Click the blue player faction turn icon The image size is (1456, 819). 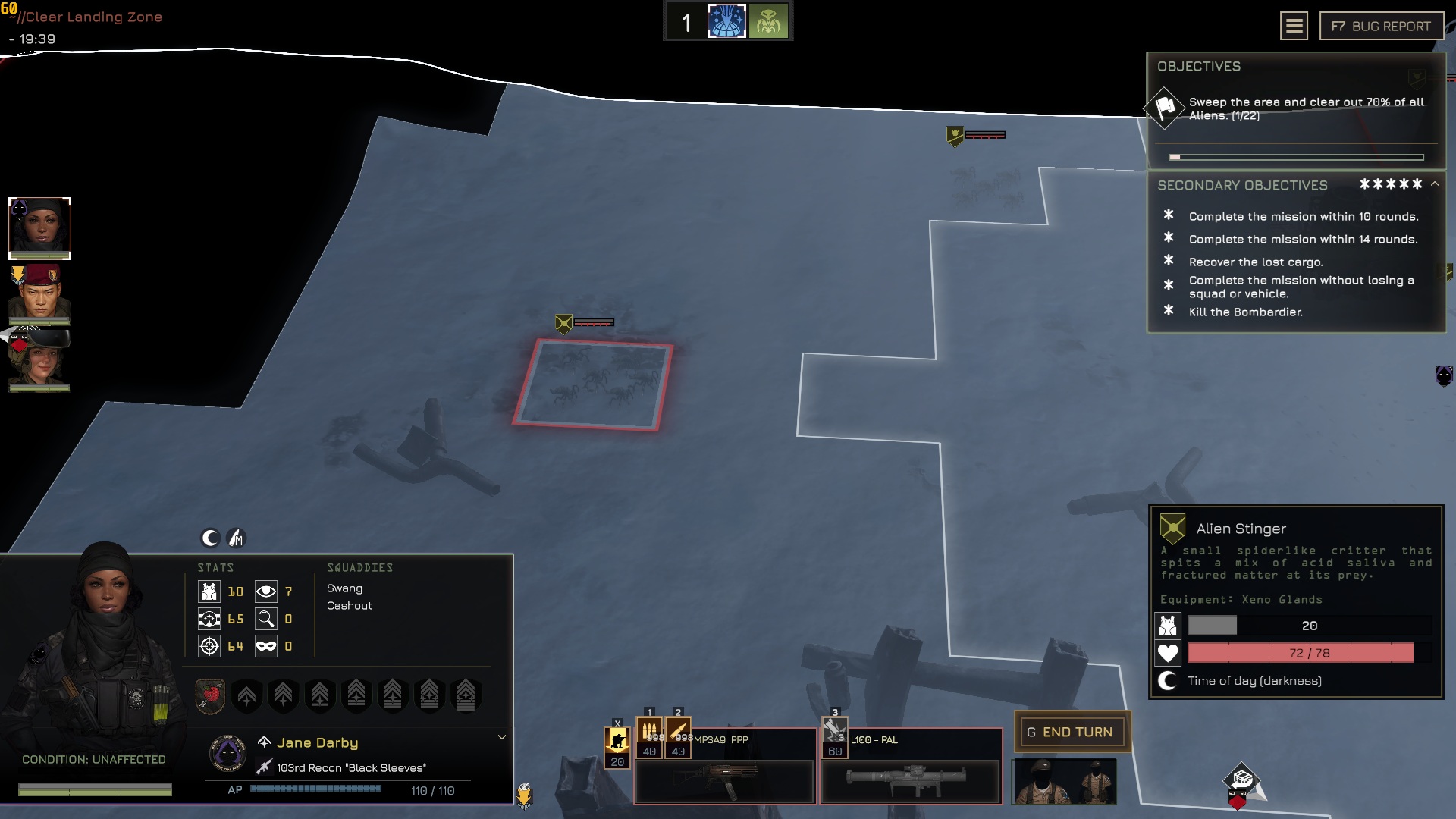(x=726, y=21)
